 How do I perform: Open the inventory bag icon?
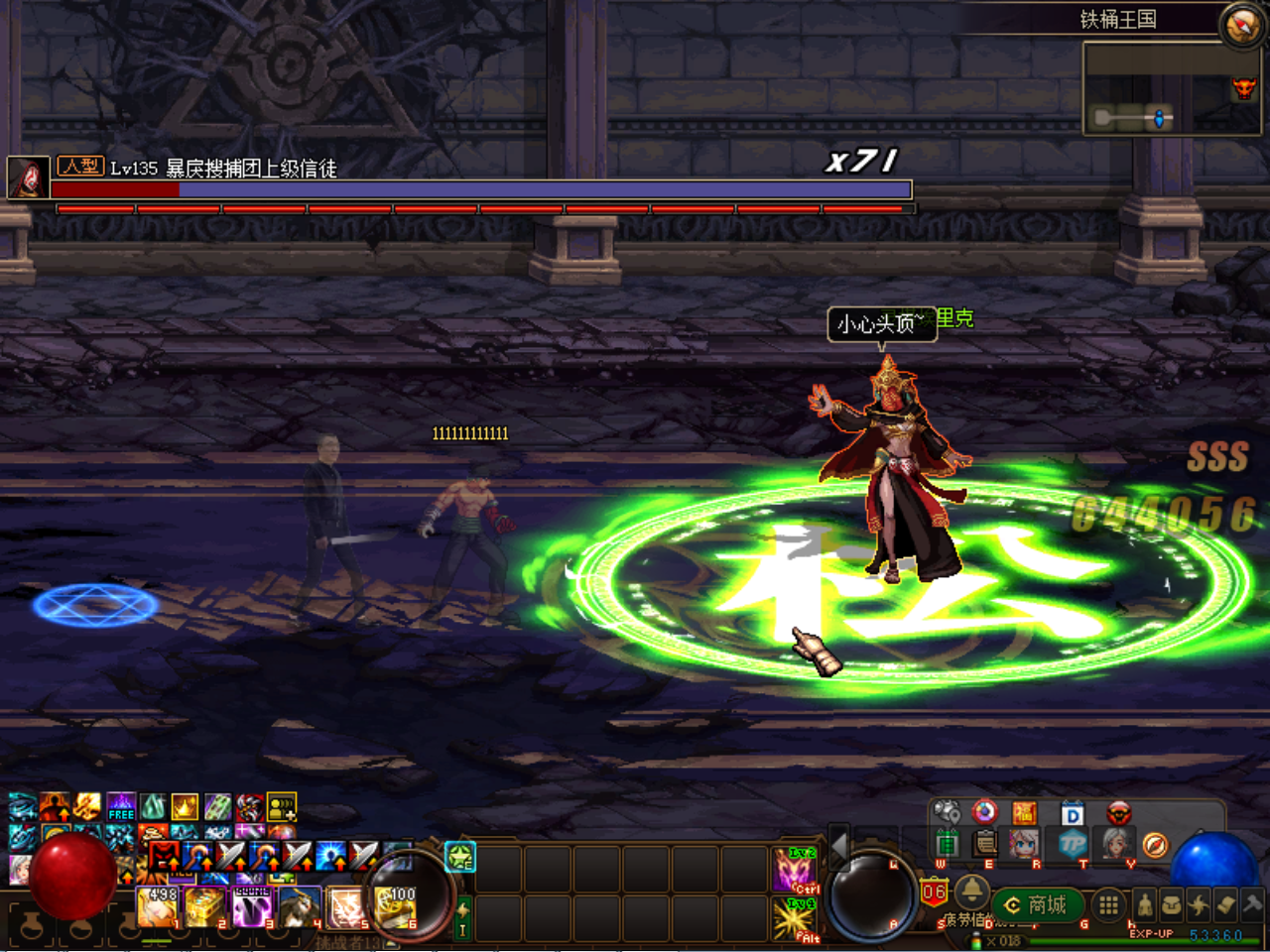(1170, 904)
